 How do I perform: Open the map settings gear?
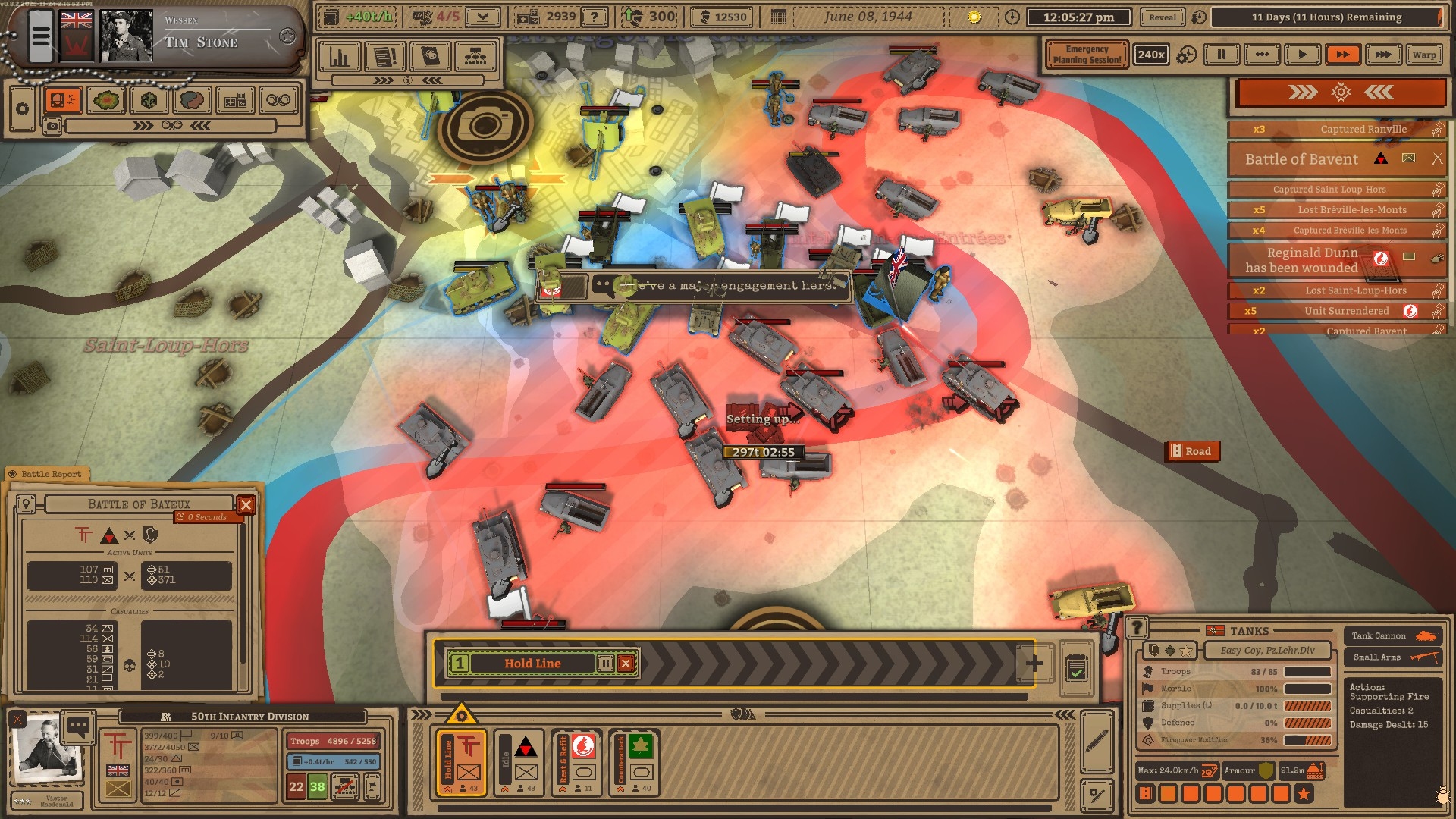(x=23, y=108)
